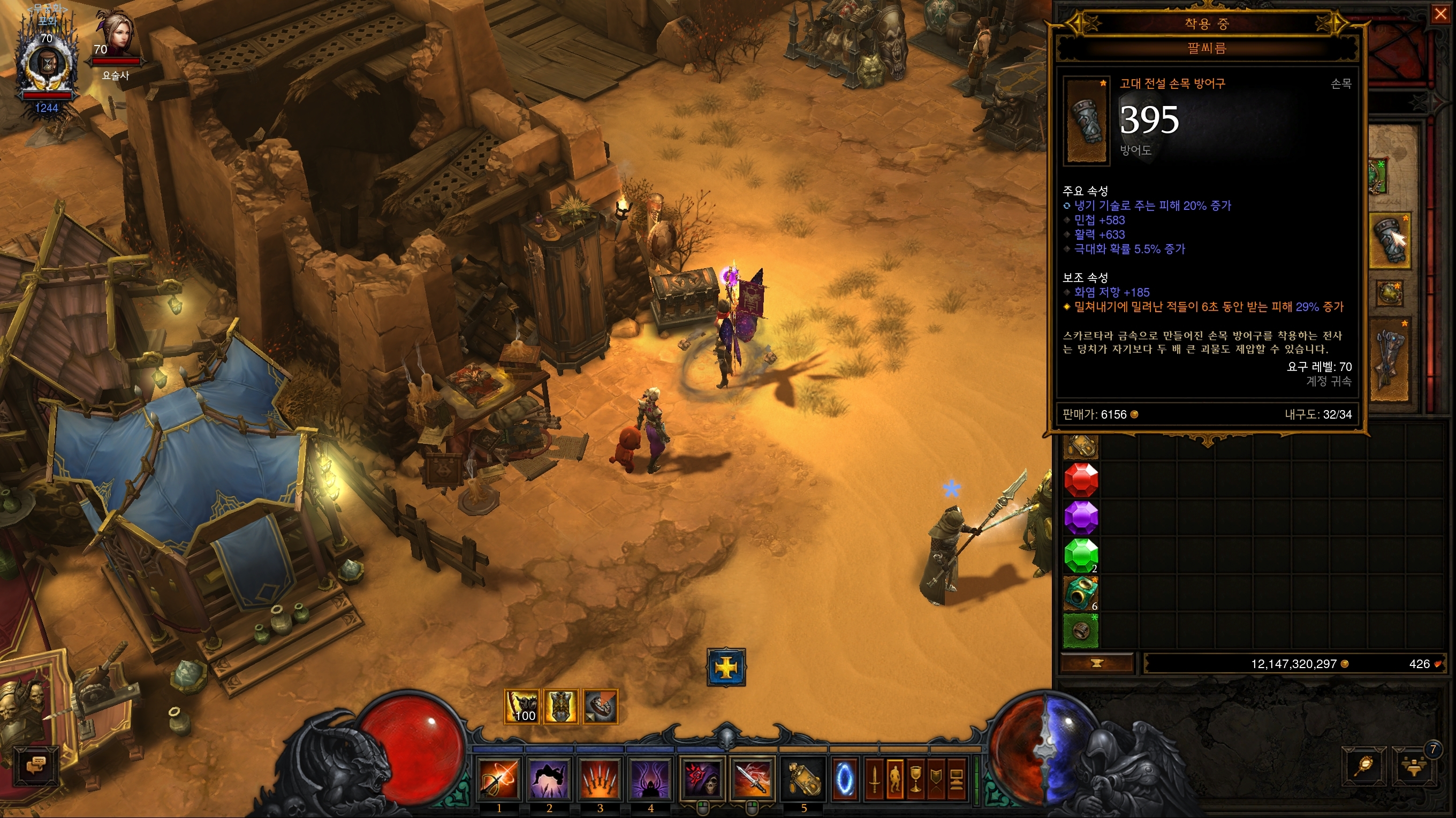Select the green set ring in inventory
This screenshot has height=818, width=1456.
pyautogui.click(x=1081, y=630)
